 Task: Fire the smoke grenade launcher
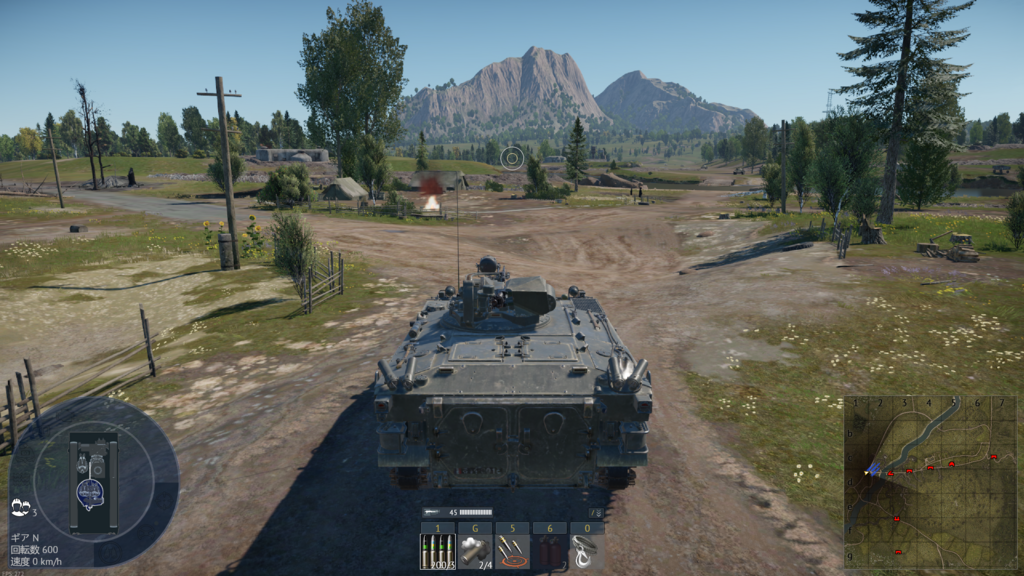[475, 551]
